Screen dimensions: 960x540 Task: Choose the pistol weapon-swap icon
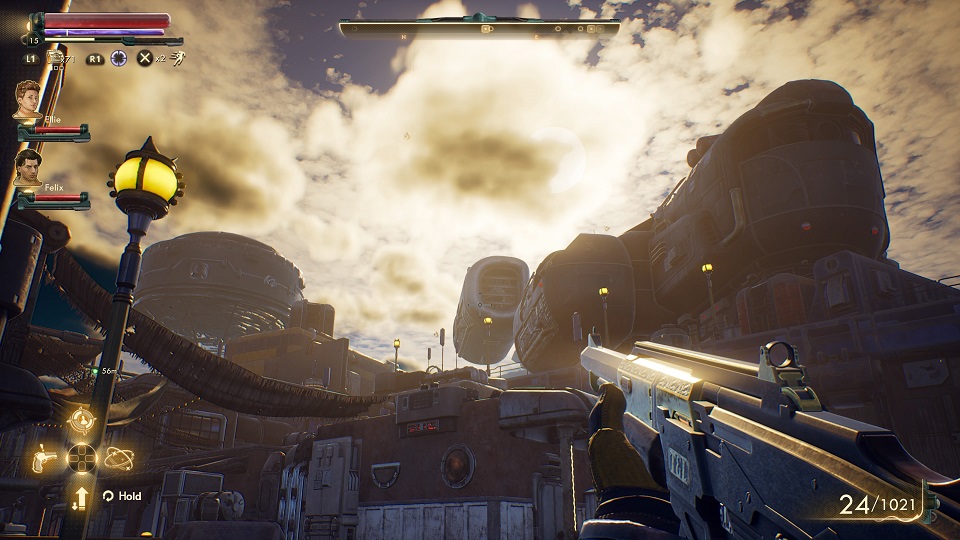click(44, 459)
